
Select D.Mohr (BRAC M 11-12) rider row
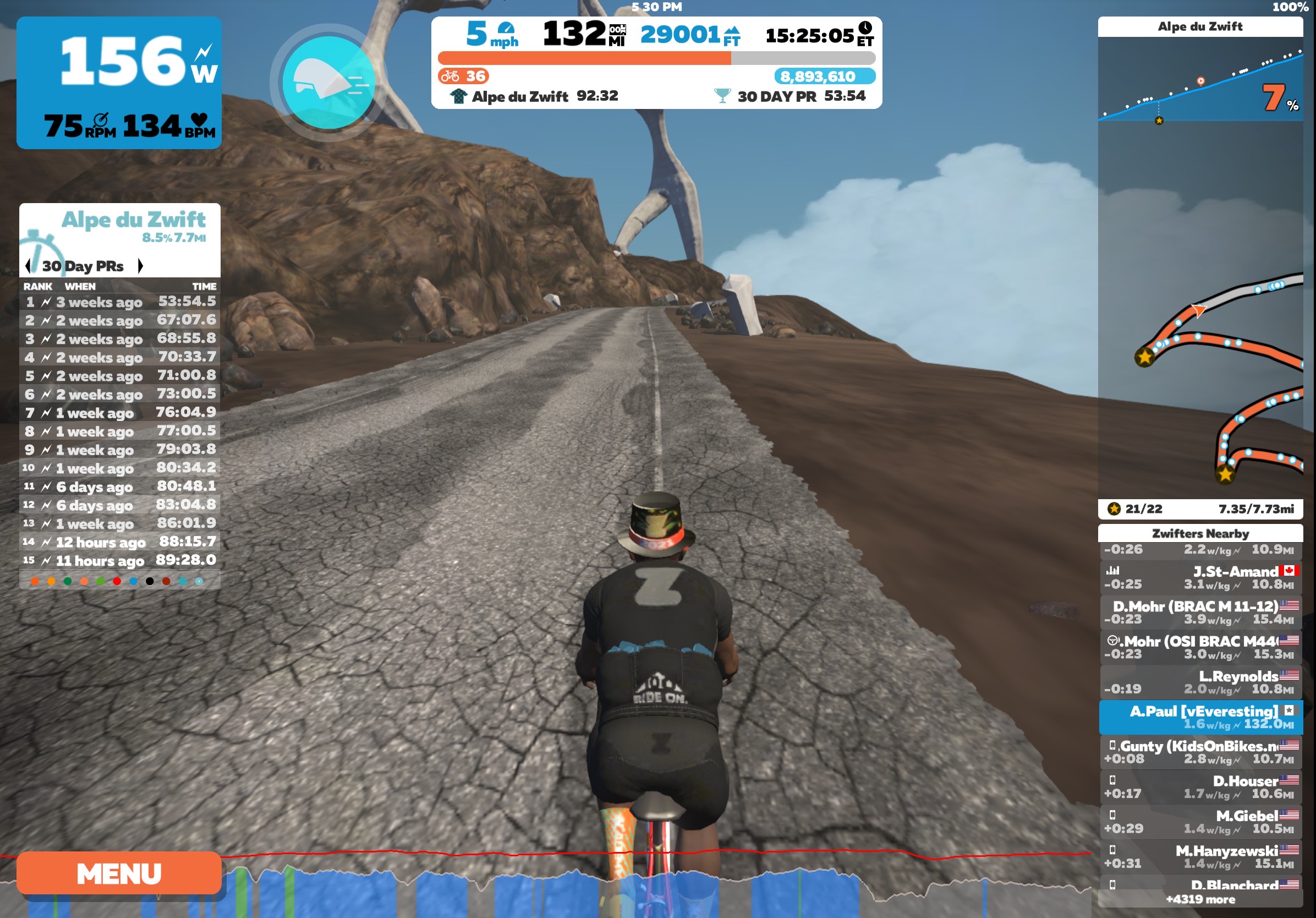(1200, 613)
